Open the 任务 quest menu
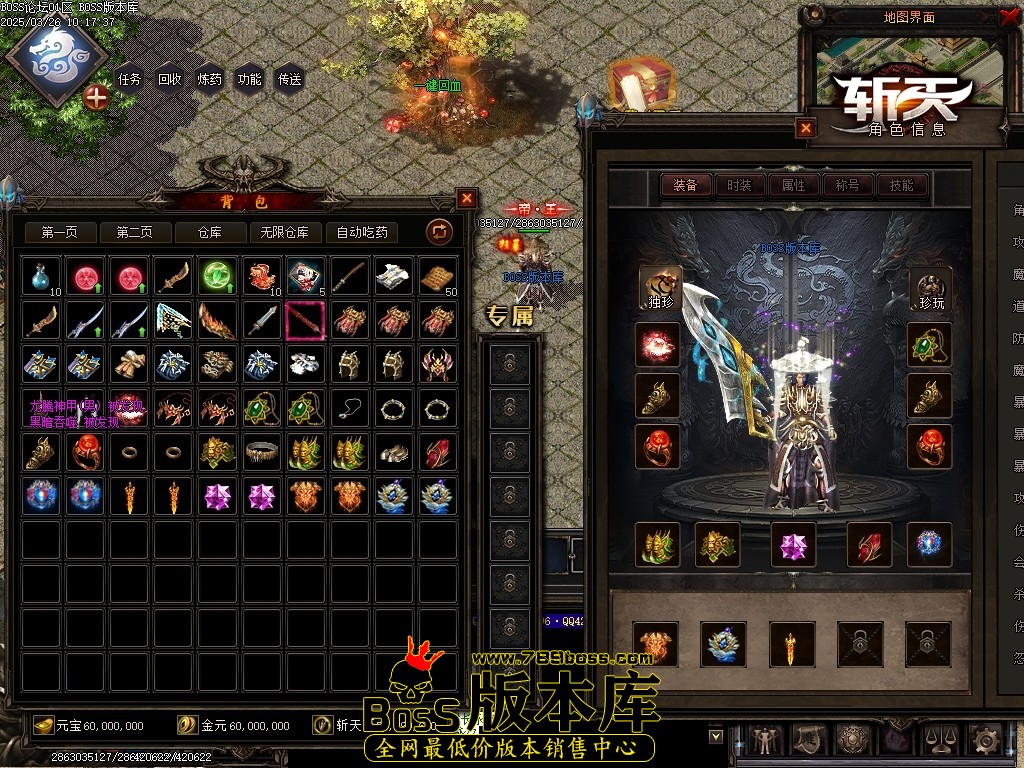 tap(129, 79)
